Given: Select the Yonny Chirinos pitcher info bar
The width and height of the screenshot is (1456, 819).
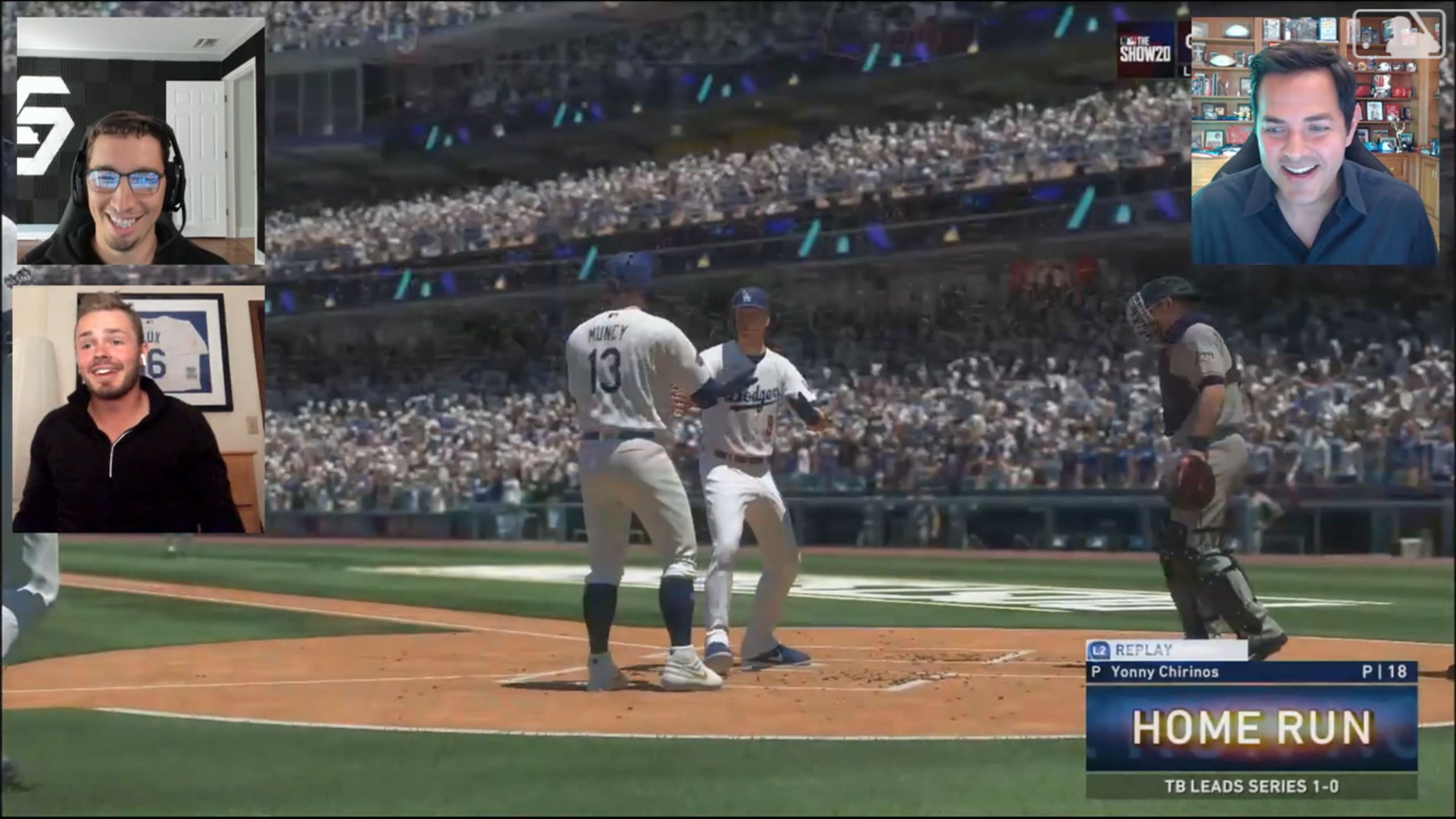Looking at the screenshot, I should coord(1250,672).
